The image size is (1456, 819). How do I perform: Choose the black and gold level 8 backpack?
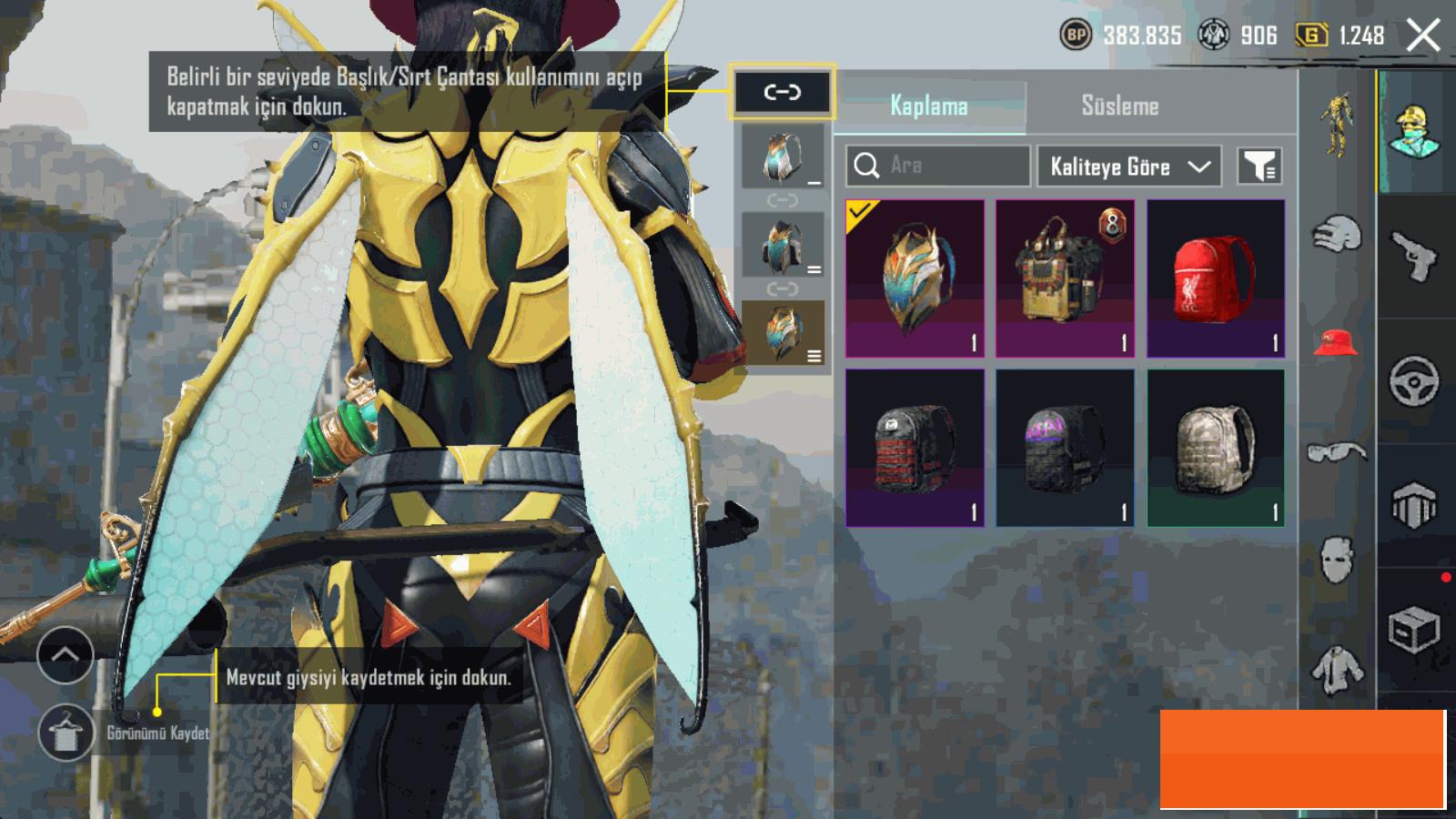pyautogui.click(x=1065, y=278)
